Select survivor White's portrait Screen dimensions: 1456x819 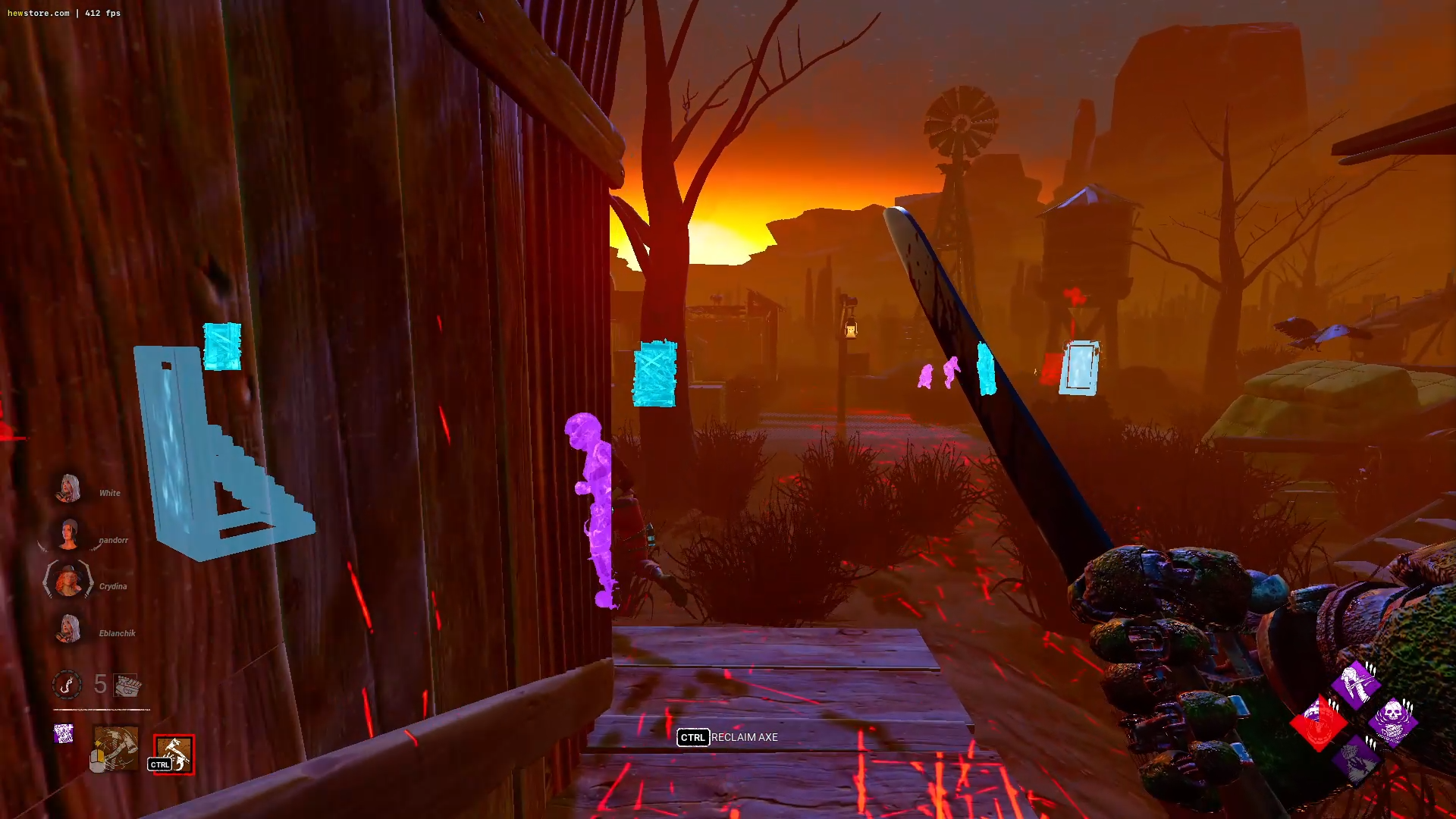point(68,489)
